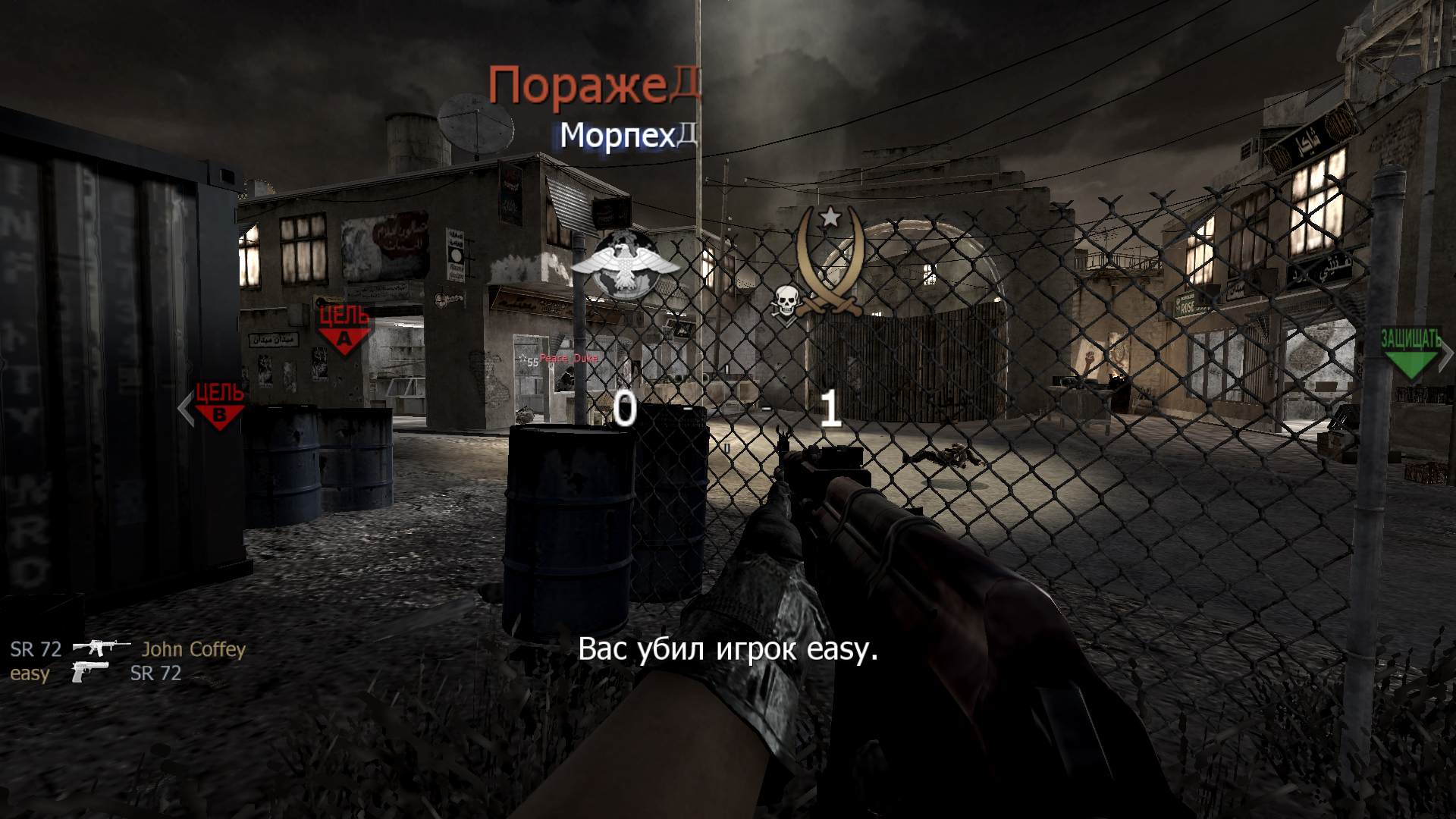The height and width of the screenshot is (819, 1456).
Task: Click the nametag Peace_Duke above the player
Action: click(567, 356)
